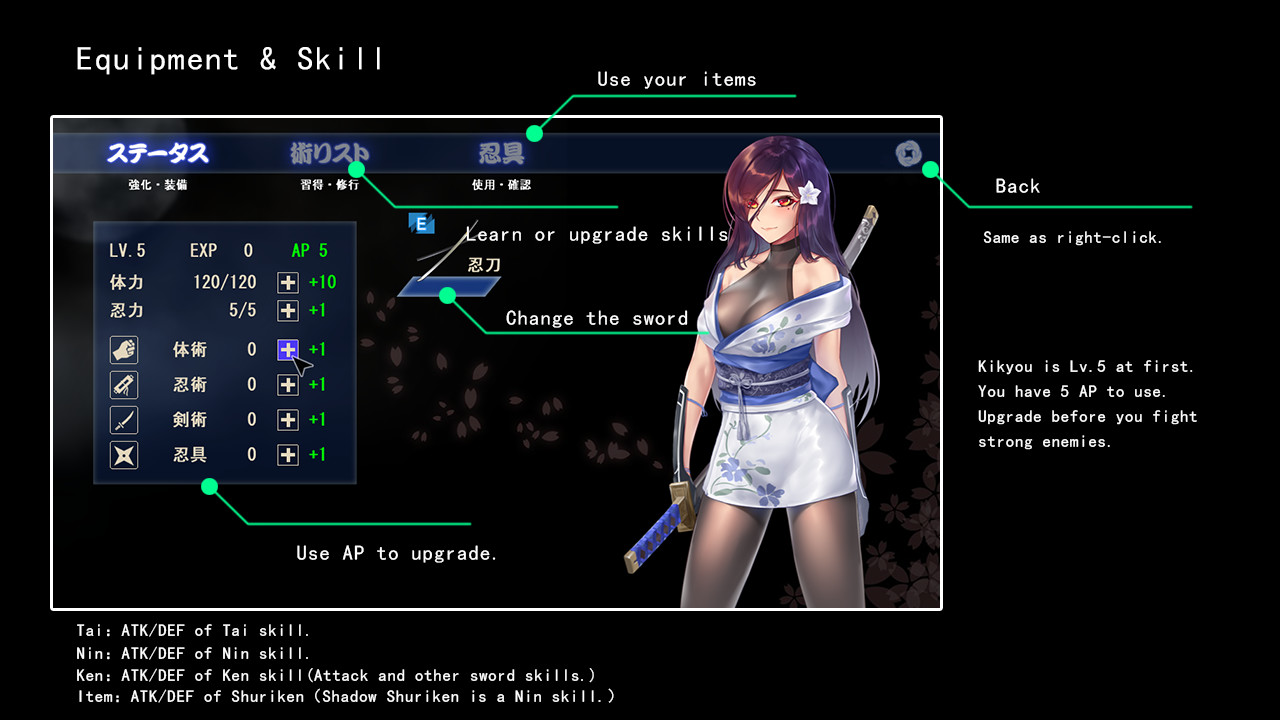Increase 忍力 by 1
The image size is (1280, 720).
click(288, 310)
